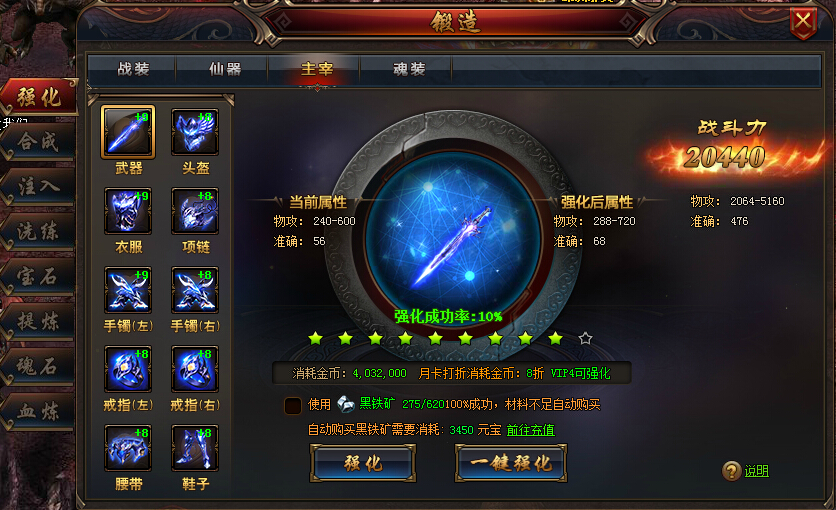
Task: Select the 提炼 side menu
Action: tap(38, 321)
